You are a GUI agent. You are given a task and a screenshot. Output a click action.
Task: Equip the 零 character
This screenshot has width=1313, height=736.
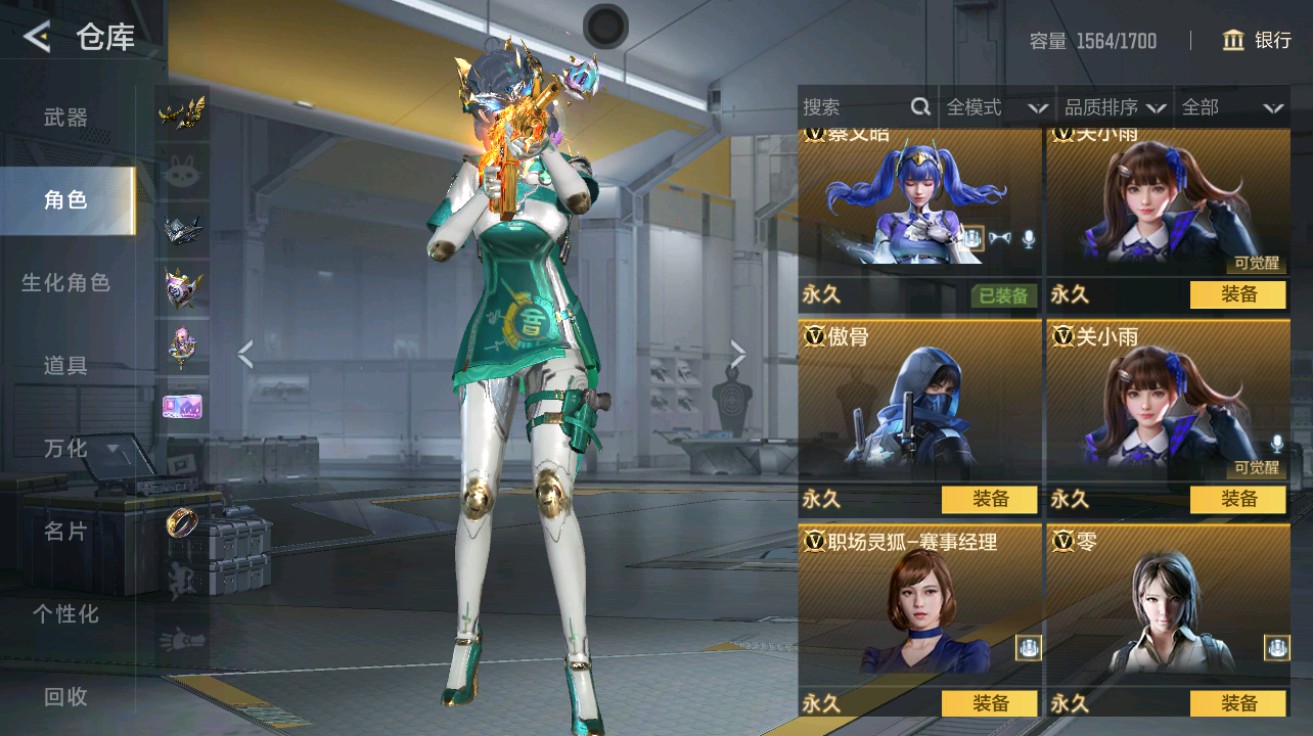tap(1238, 703)
